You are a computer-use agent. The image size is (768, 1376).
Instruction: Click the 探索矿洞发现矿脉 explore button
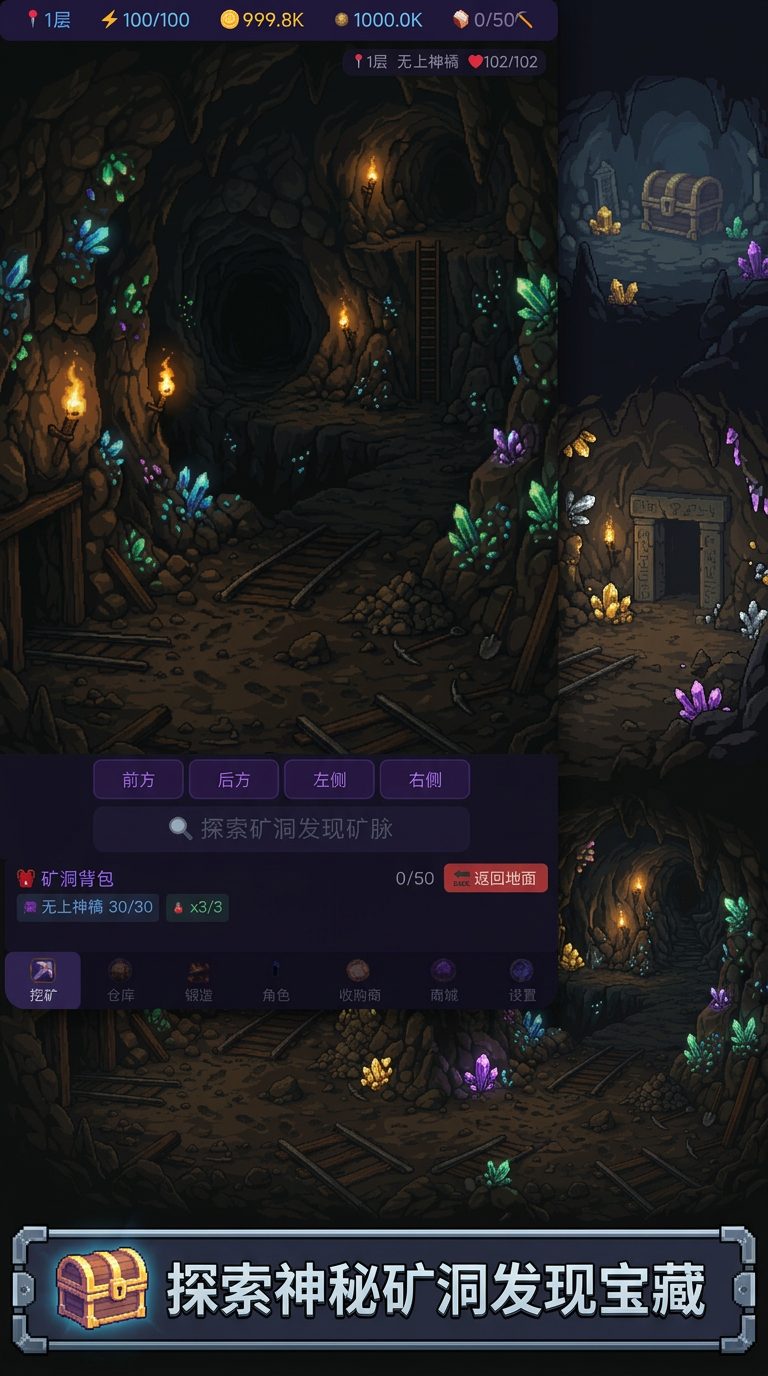(x=281, y=829)
